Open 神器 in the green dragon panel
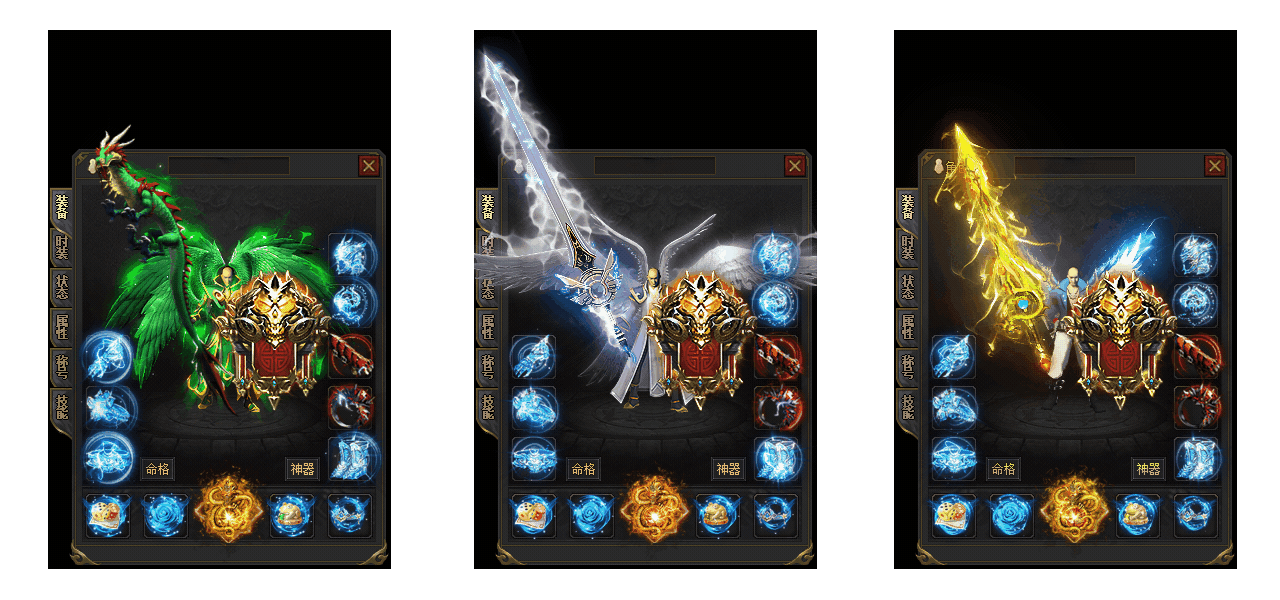1280x600 pixels. coord(302,469)
